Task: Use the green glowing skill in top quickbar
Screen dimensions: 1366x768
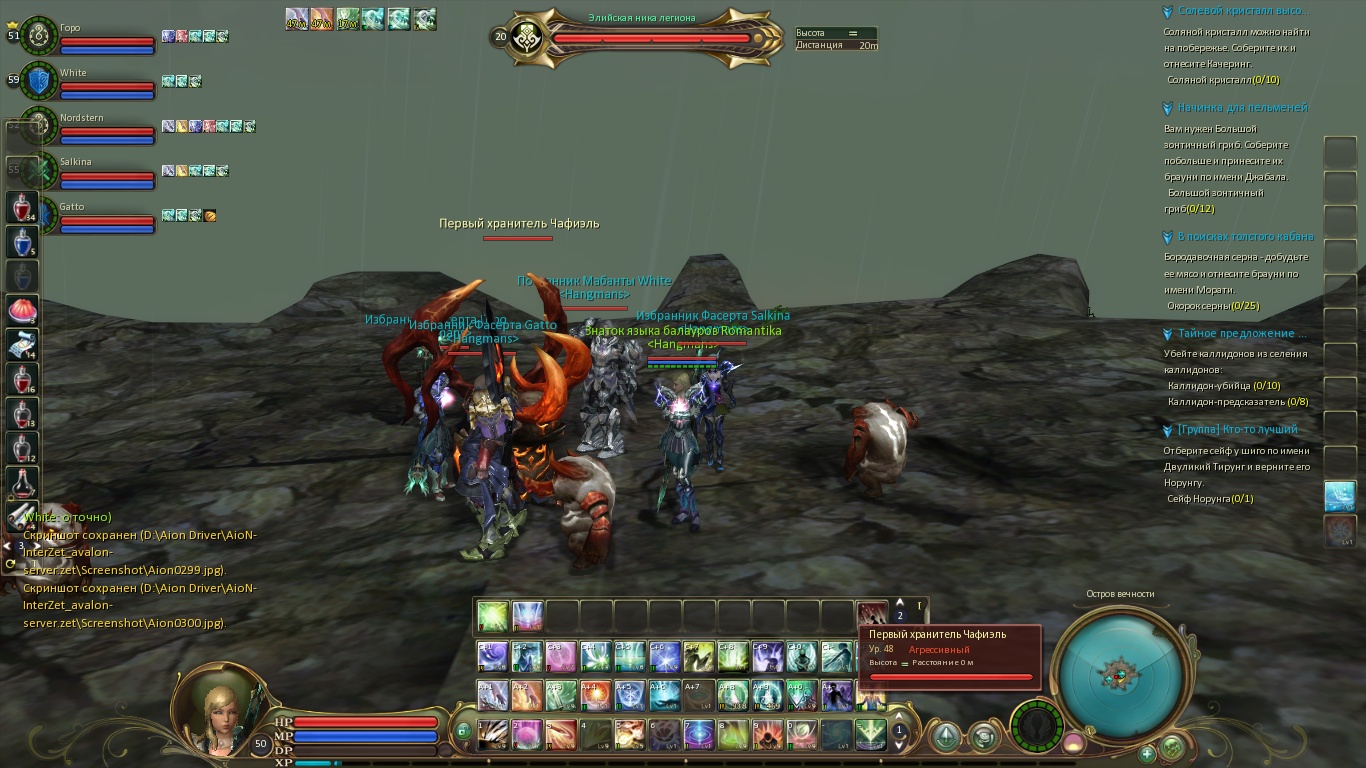Action: (x=492, y=617)
